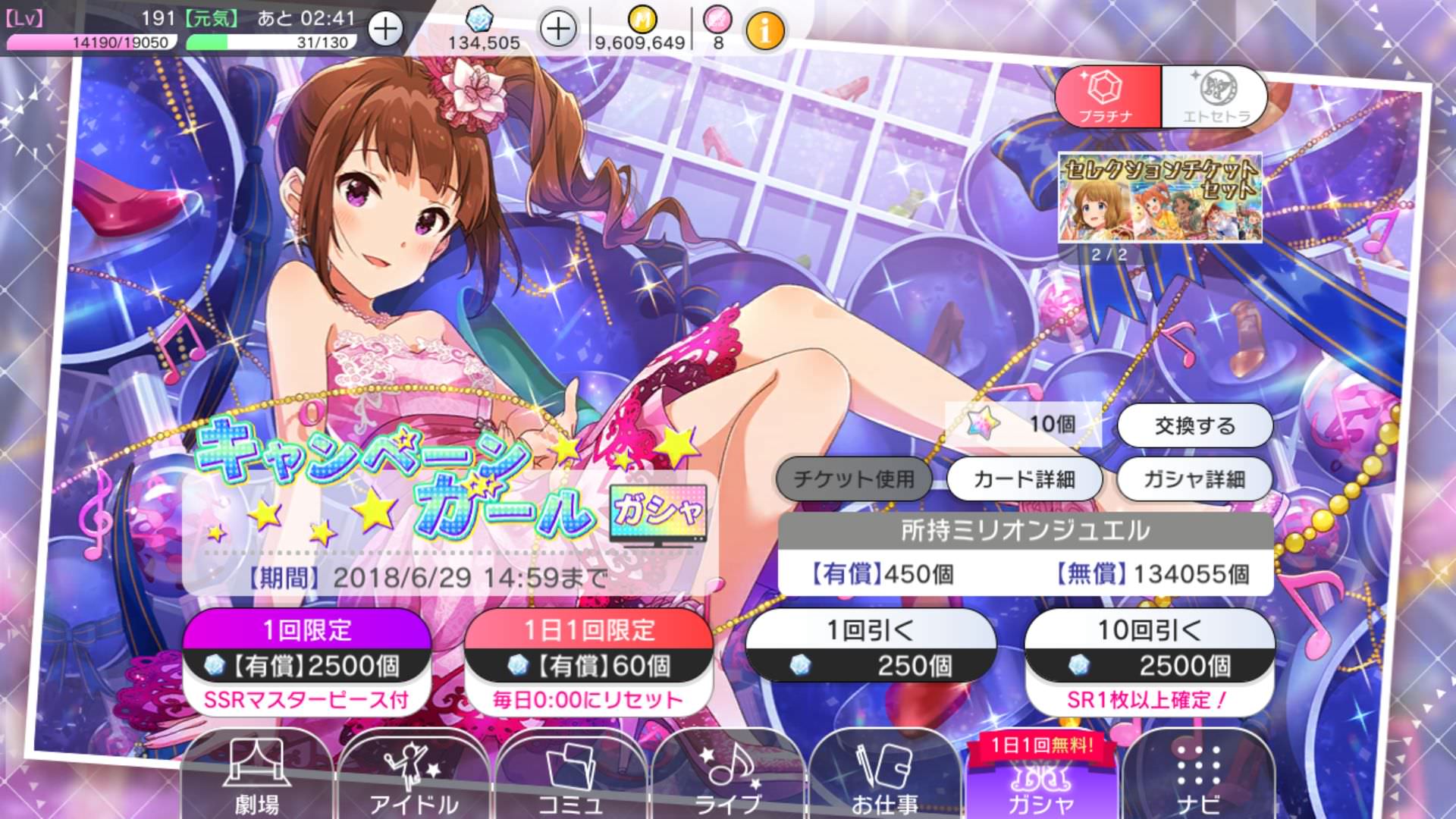Open the 劇場 theater menu
This screenshot has height=819, width=1456.
pos(256,777)
